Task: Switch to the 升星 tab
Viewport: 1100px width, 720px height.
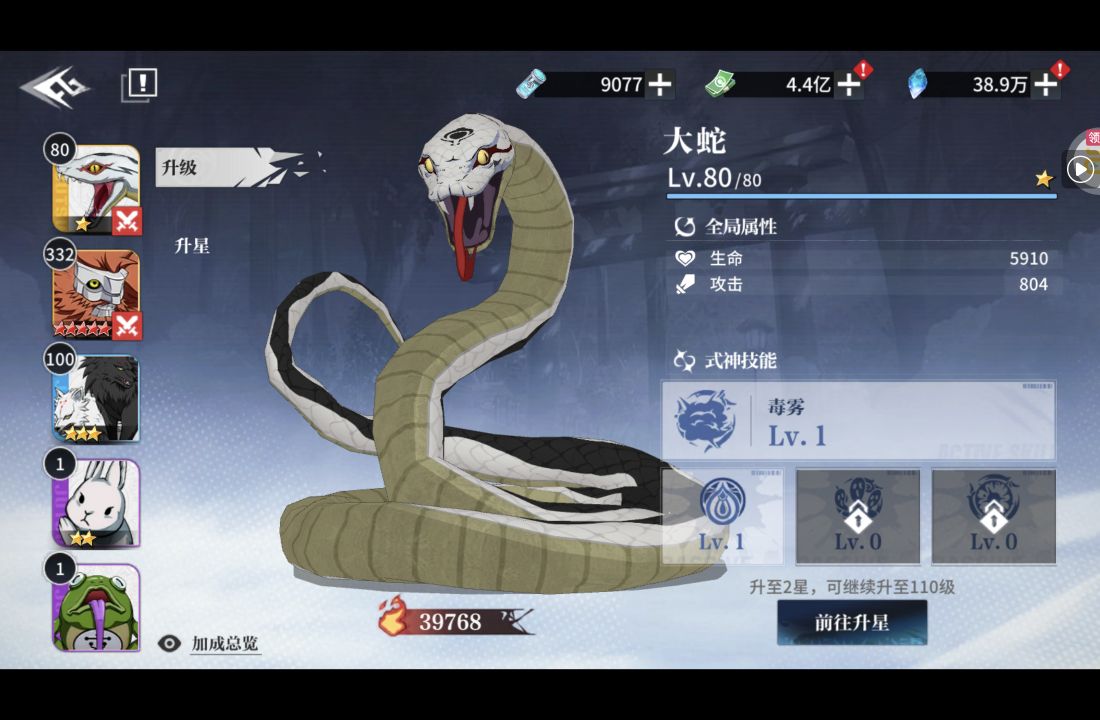Action: pyautogui.click(x=192, y=246)
